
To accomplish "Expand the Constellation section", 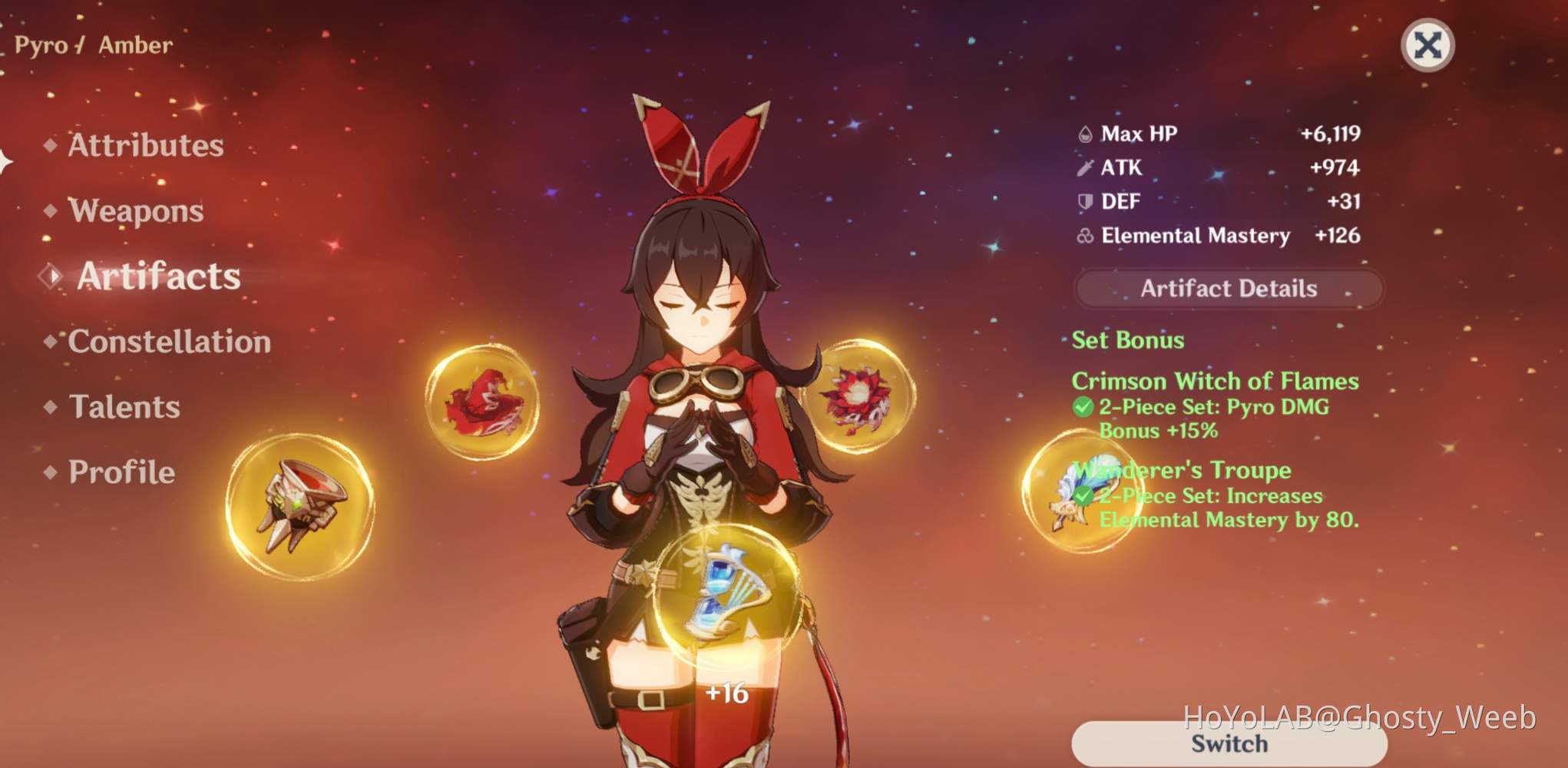I will (x=167, y=343).
